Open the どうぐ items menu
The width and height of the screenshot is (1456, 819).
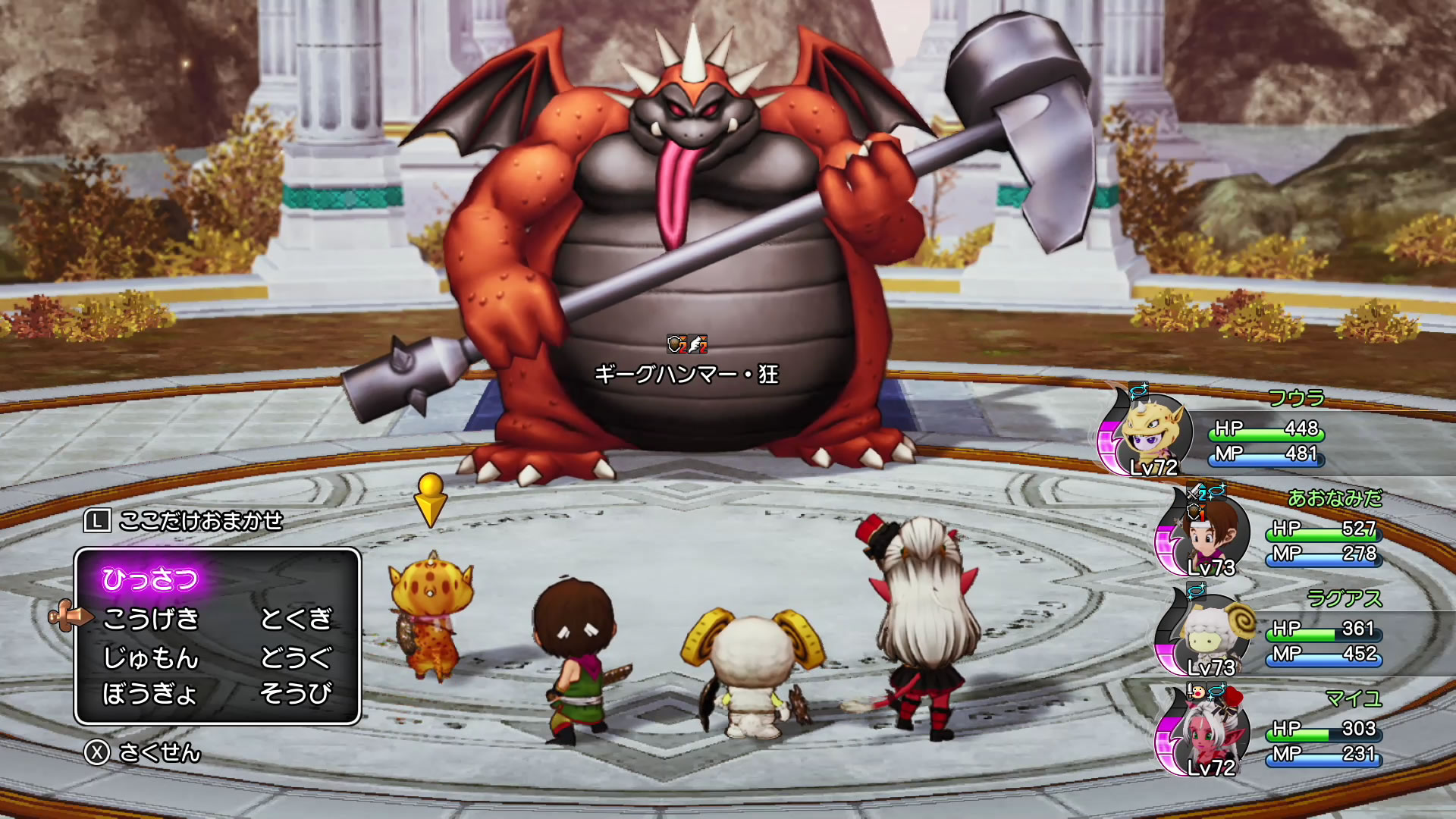[x=296, y=657]
